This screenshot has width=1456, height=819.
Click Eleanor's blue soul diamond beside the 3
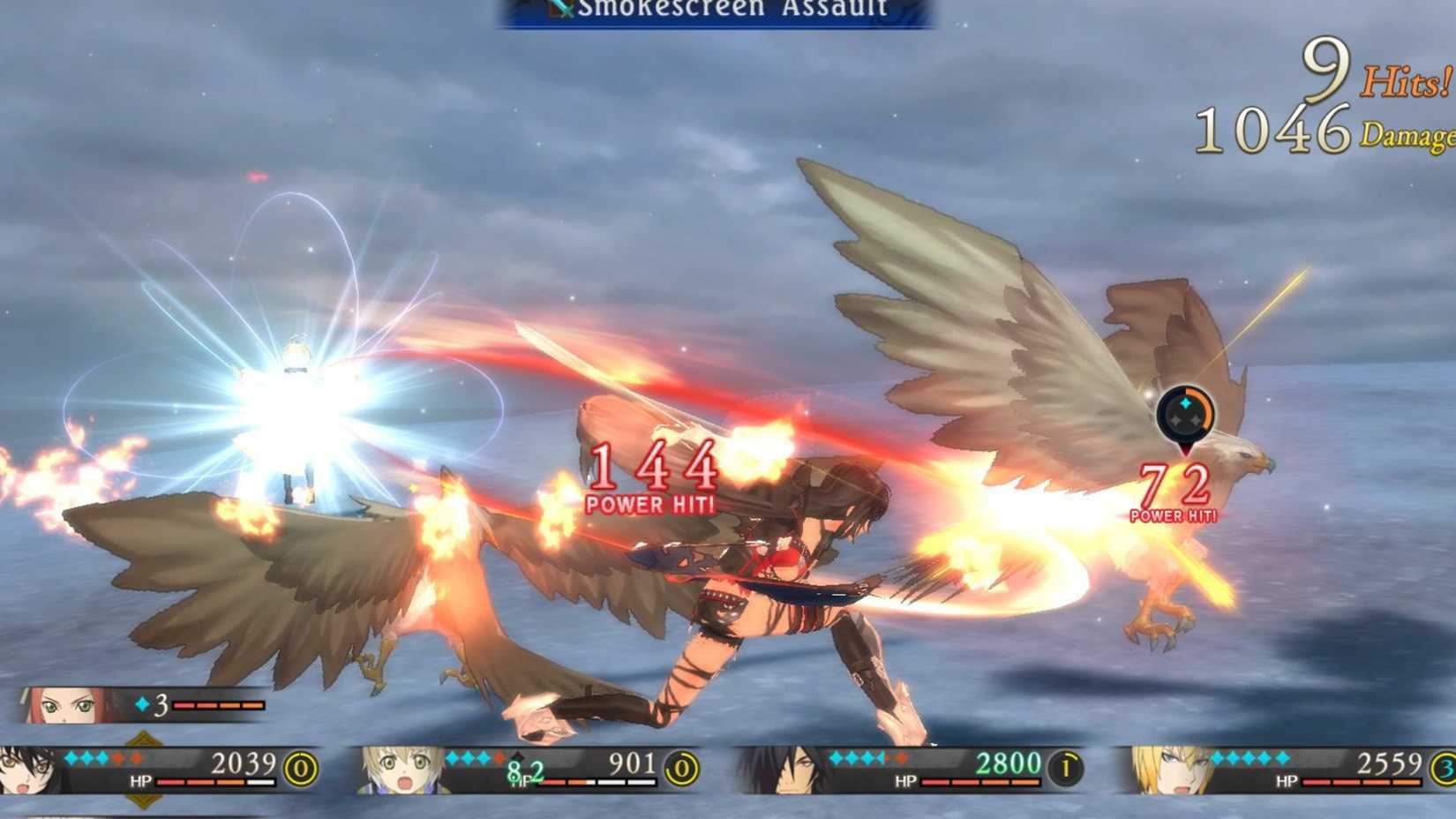[x=141, y=704]
